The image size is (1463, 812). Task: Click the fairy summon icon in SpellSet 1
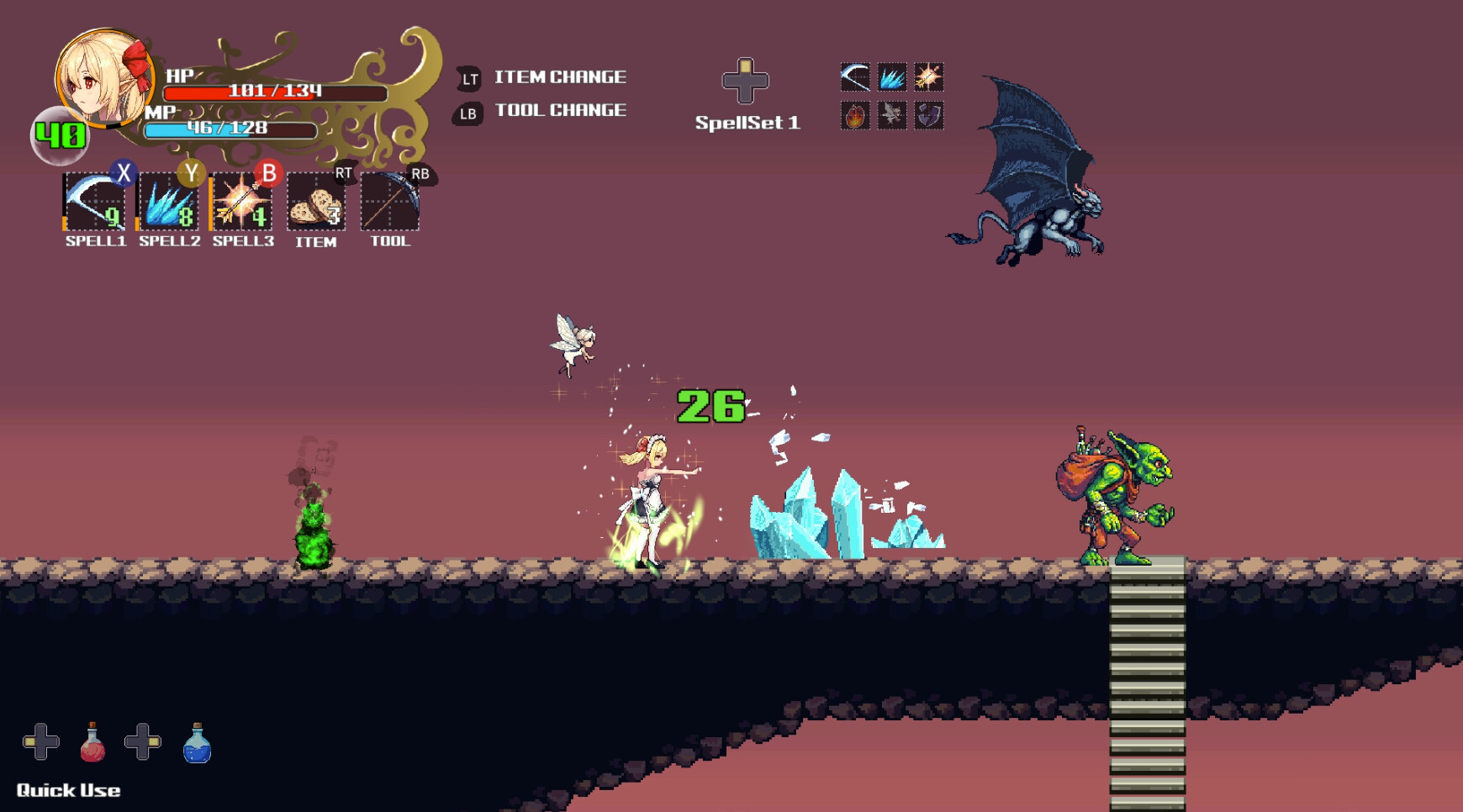click(x=892, y=117)
